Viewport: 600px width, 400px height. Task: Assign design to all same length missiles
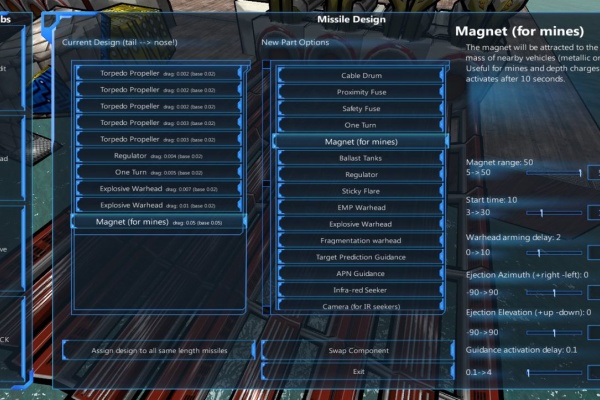(160, 351)
